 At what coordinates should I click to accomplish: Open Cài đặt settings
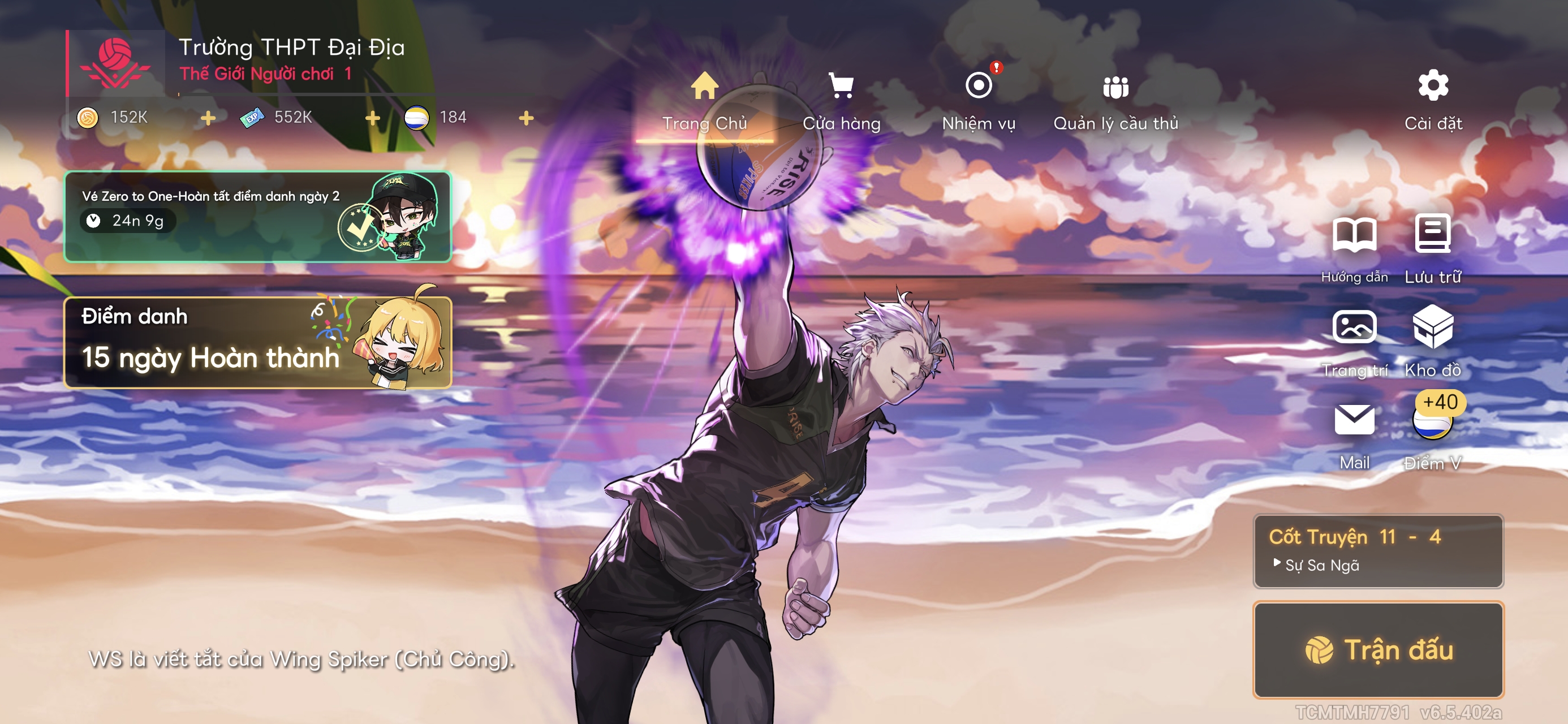tap(1433, 101)
